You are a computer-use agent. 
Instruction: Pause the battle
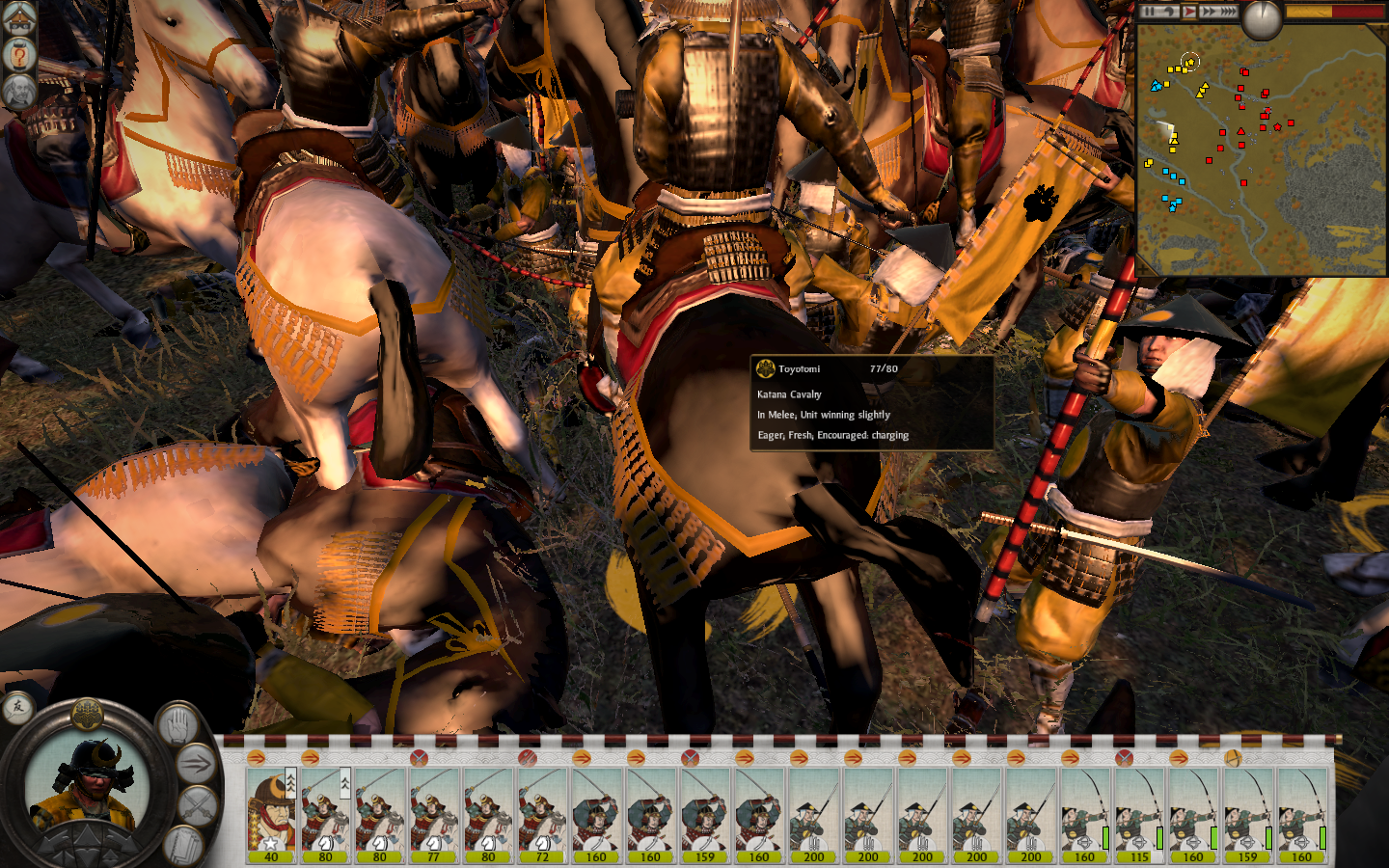1149,12
